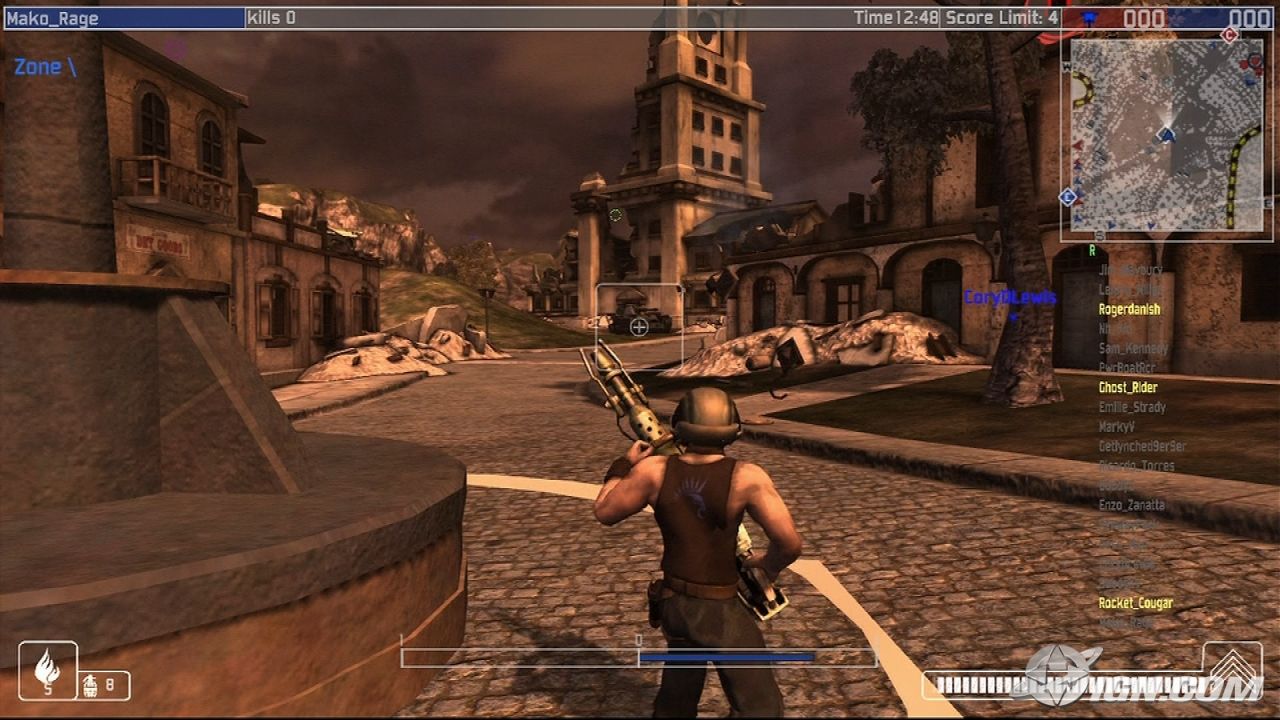Screen dimensions: 1280x720
Task: Click the CoryDLewis nameplate above the player
Action: click(1010, 298)
